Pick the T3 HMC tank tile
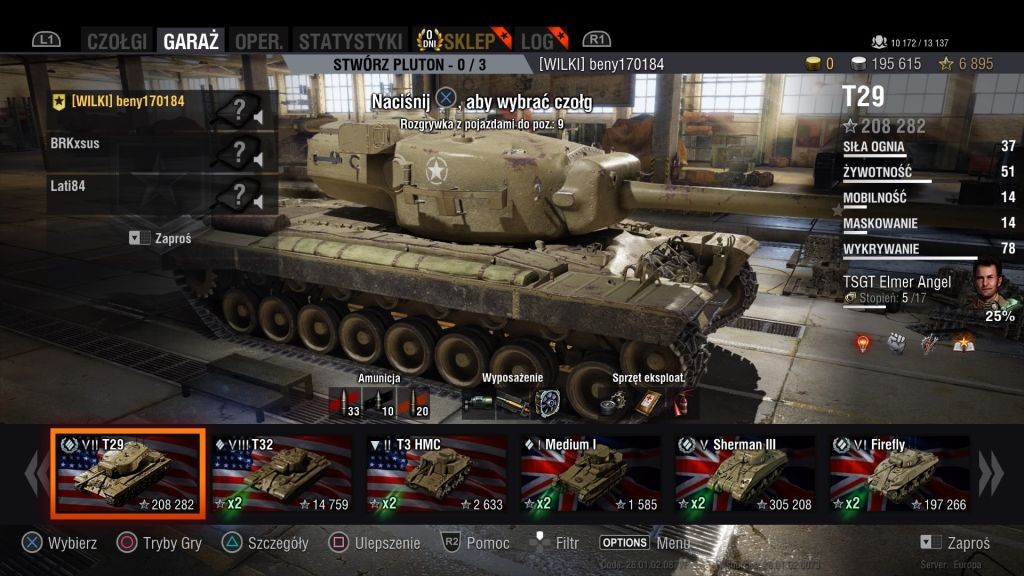1024x576 pixels. pyautogui.click(x=437, y=474)
